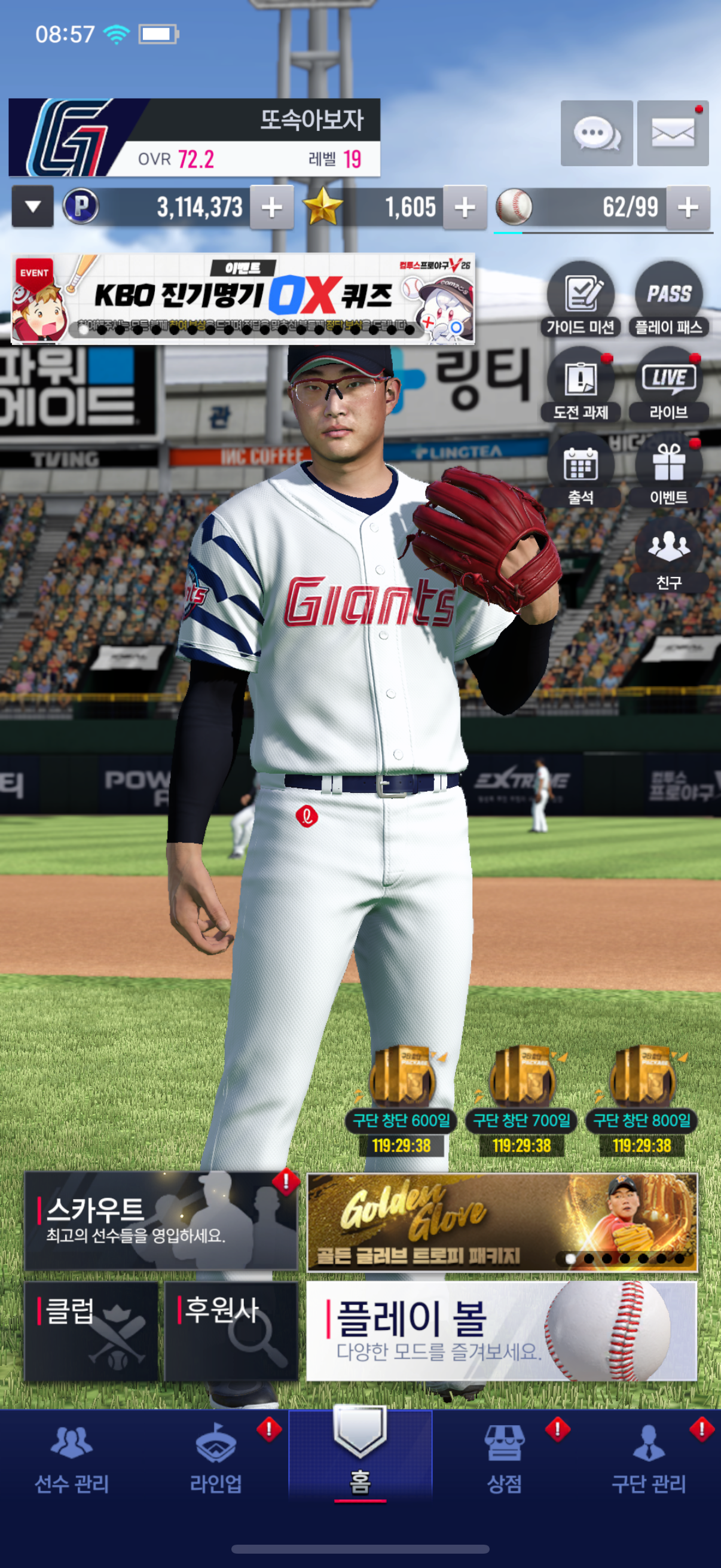Refill play balls with plus button
Image resolution: width=721 pixels, height=1568 pixels.
tap(688, 208)
